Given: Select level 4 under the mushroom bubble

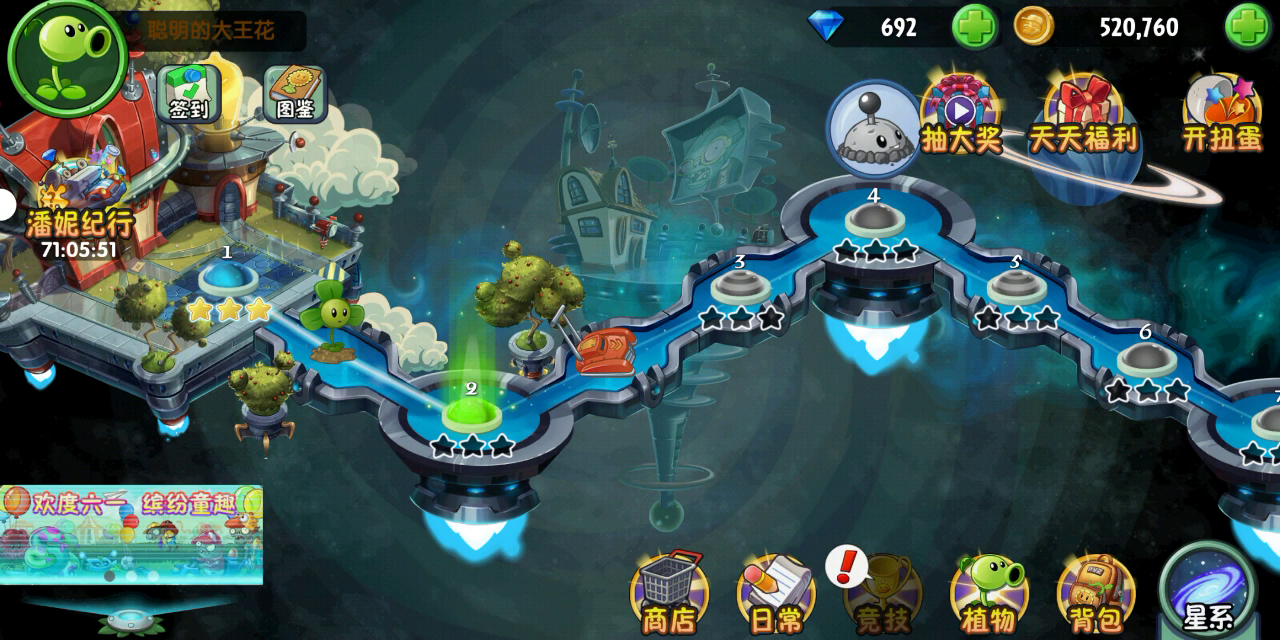Looking at the screenshot, I should 875,220.
